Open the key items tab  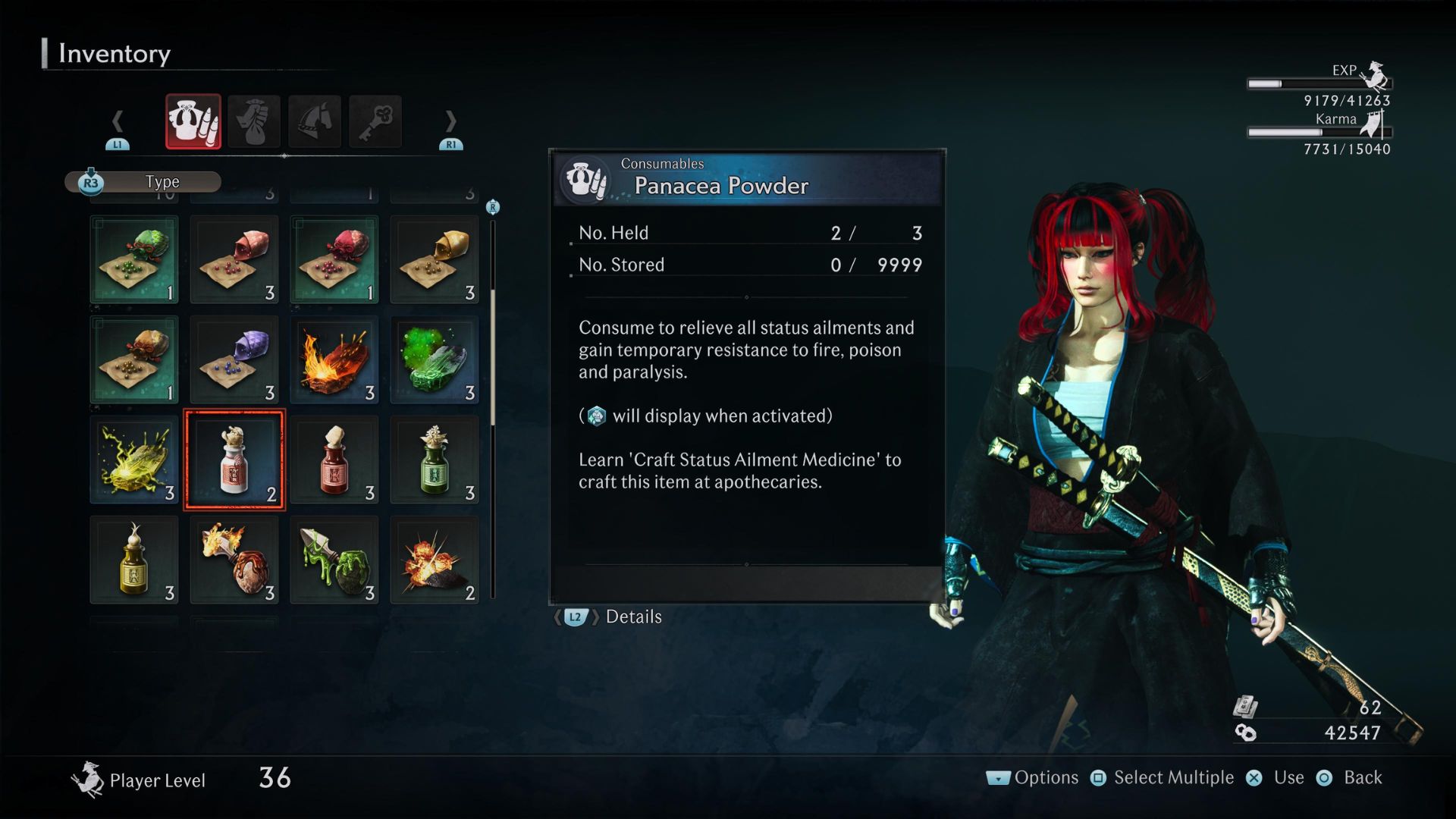pos(375,121)
